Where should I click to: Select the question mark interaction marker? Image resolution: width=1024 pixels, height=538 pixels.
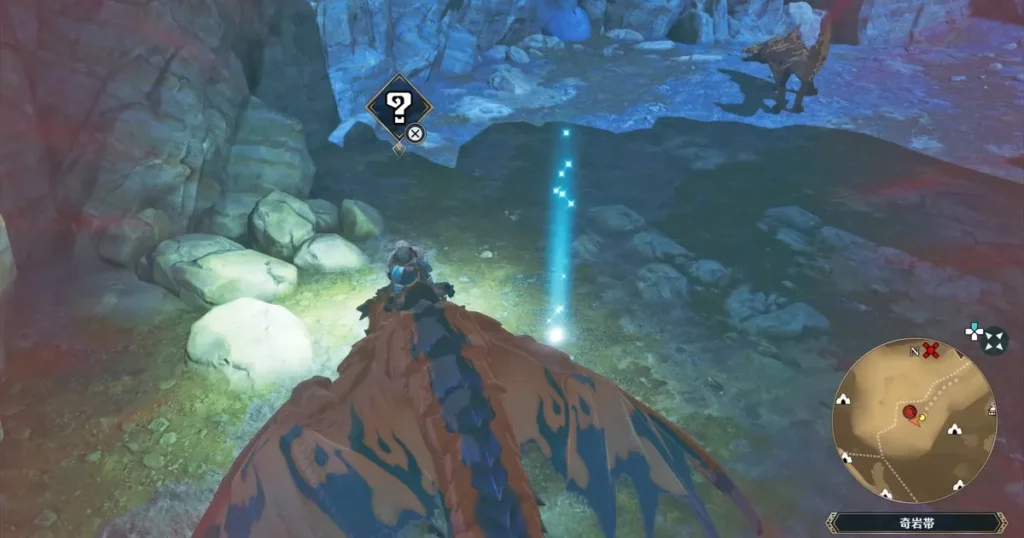click(398, 106)
